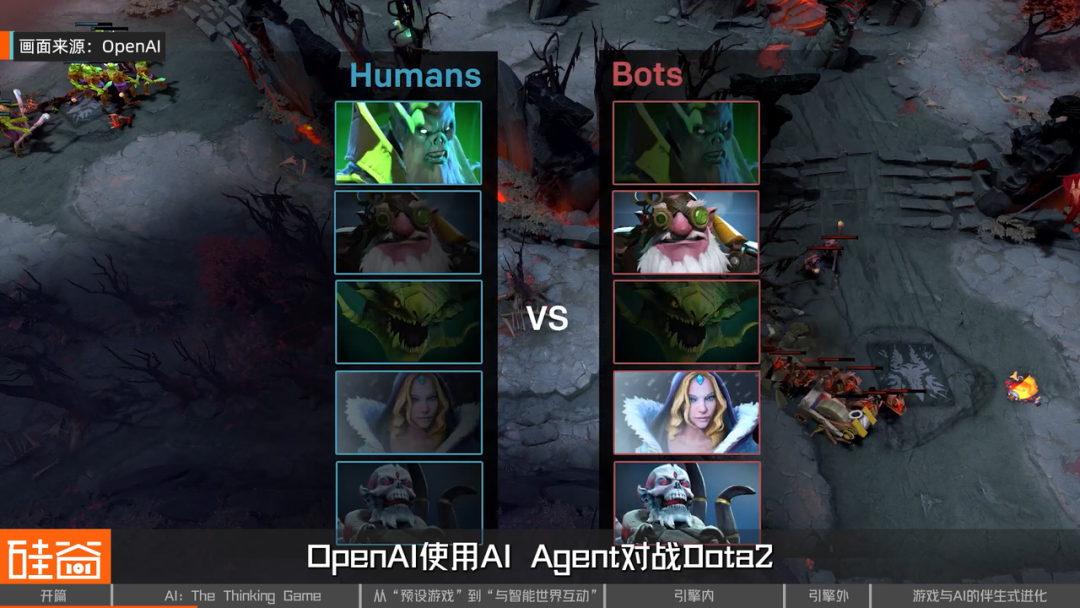Select Crystal Maiden on the Bots side
Image resolution: width=1080 pixels, height=608 pixels.
coord(686,412)
